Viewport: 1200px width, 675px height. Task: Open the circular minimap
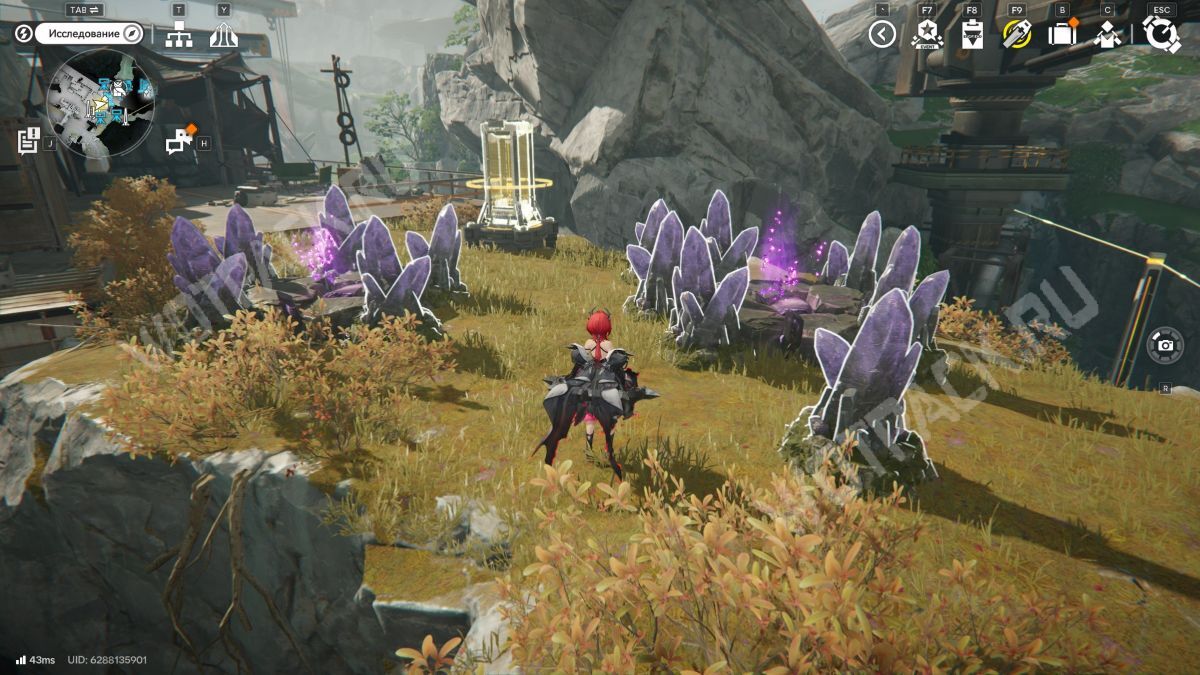(100, 103)
